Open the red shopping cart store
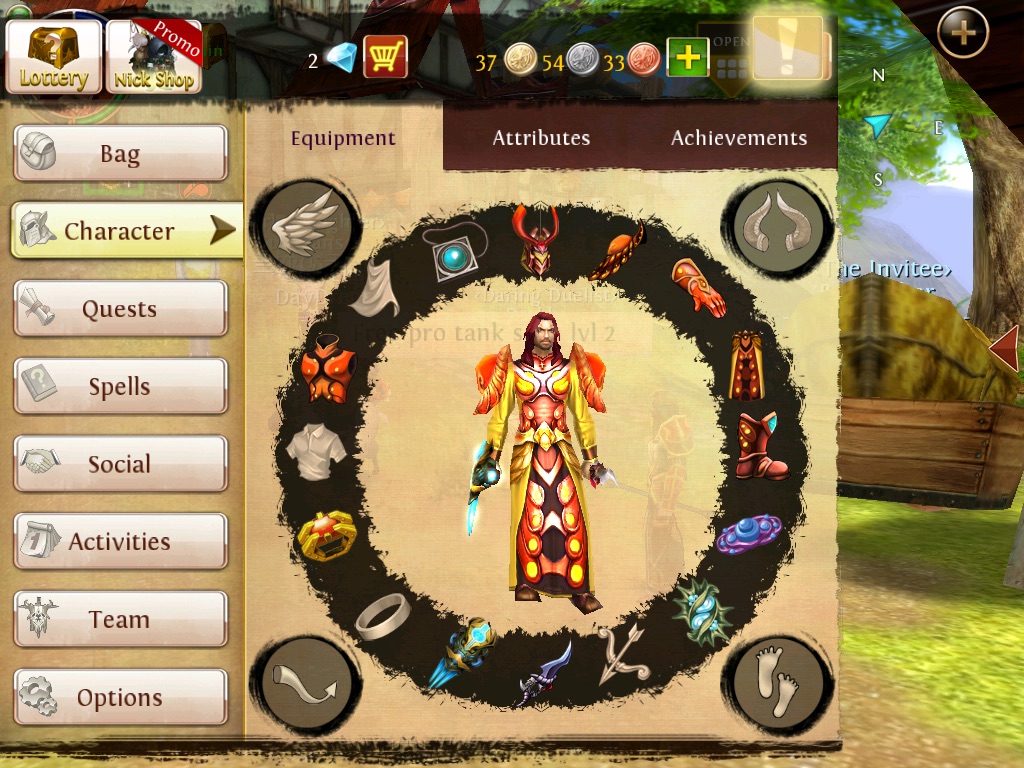The width and height of the screenshot is (1024, 768). [384, 57]
